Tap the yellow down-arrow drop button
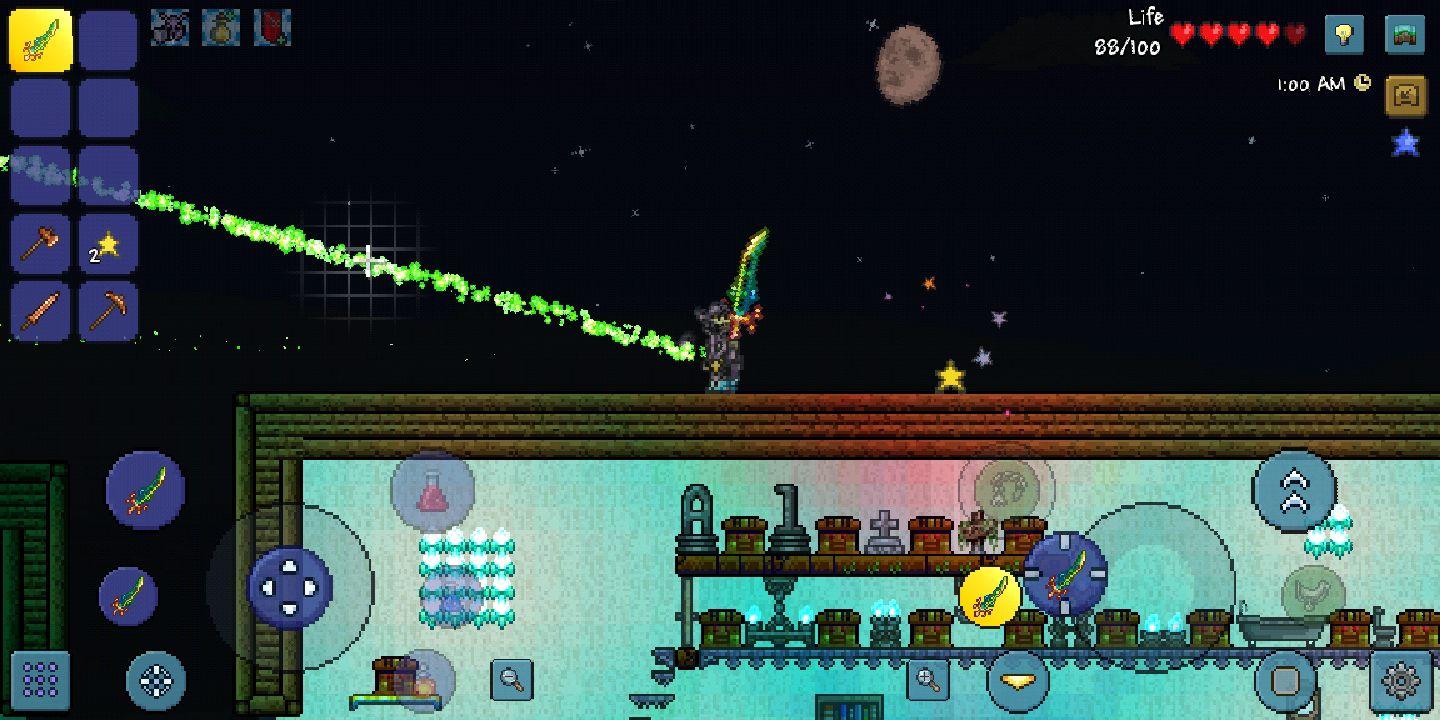1440x720 pixels. tap(1018, 681)
